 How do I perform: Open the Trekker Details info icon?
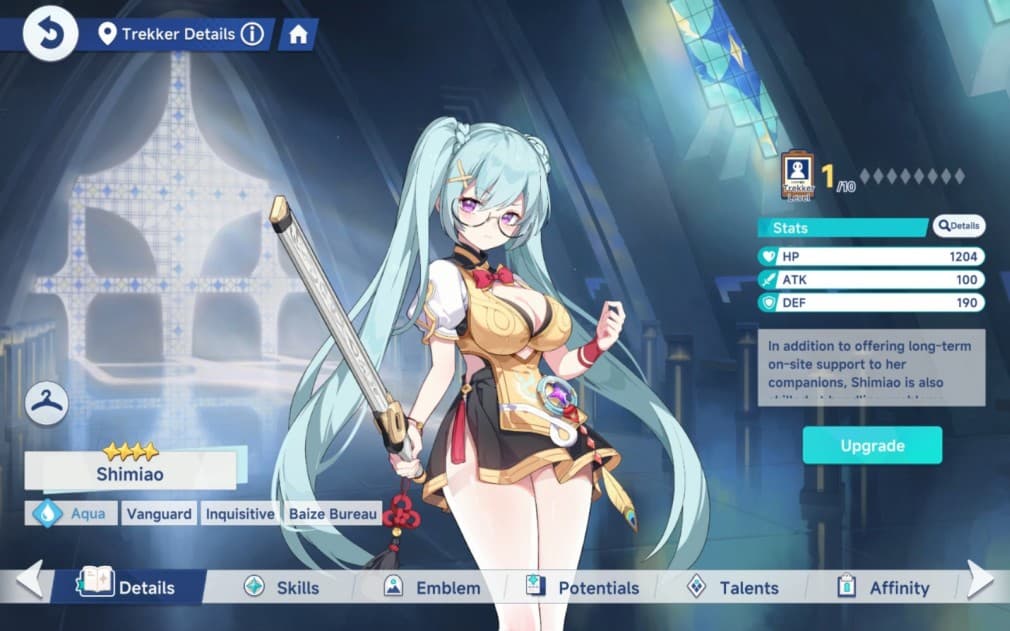pos(252,34)
